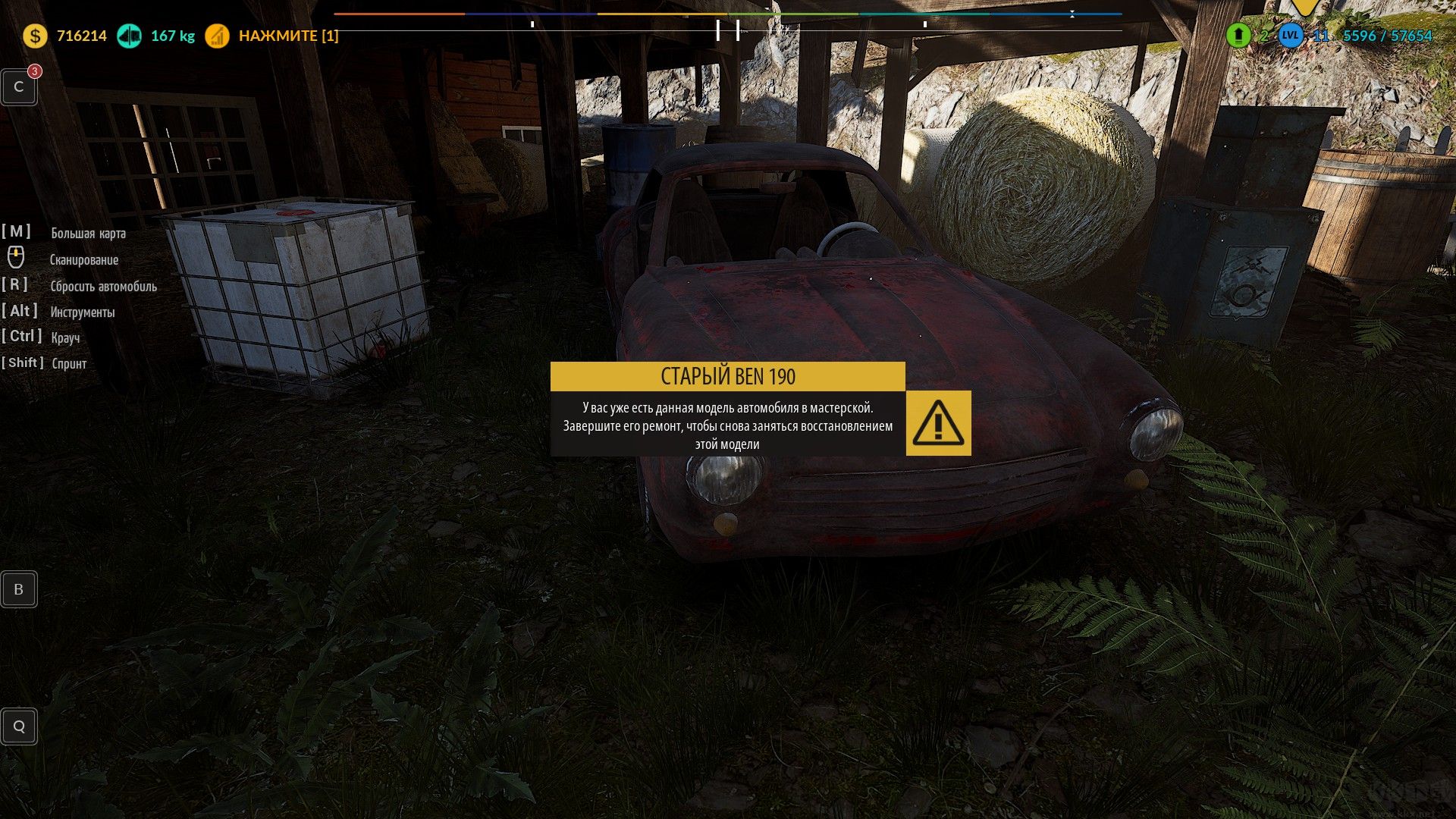Image resolution: width=1456 pixels, height=819 pixels.
Task: Click the yellow warning triangle icon
Action: (x=938, y=423)
